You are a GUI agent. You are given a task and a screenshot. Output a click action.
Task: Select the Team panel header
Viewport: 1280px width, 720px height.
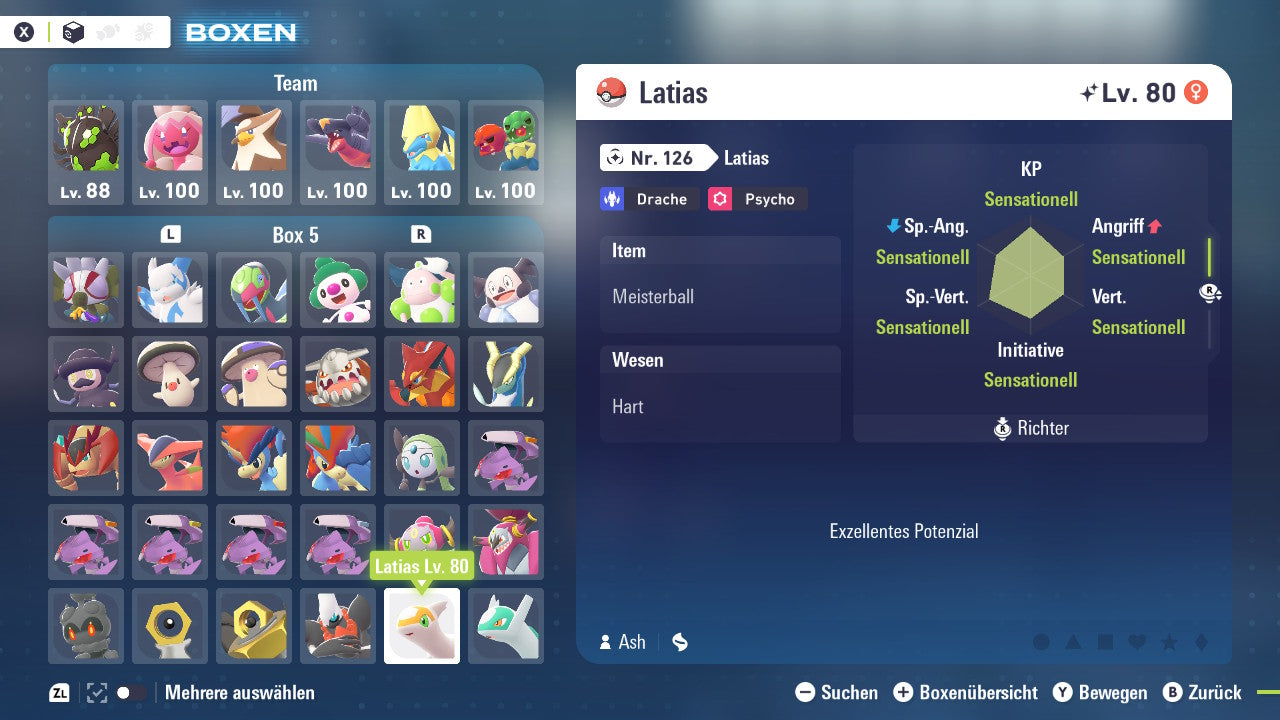[x=296, y=84]
